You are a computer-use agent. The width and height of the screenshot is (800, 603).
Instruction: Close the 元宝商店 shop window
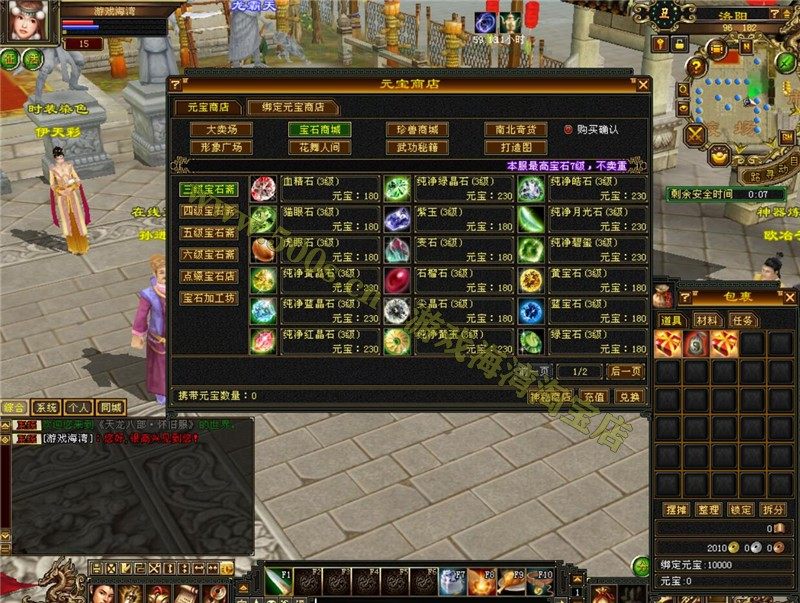(x=643, y=85)
